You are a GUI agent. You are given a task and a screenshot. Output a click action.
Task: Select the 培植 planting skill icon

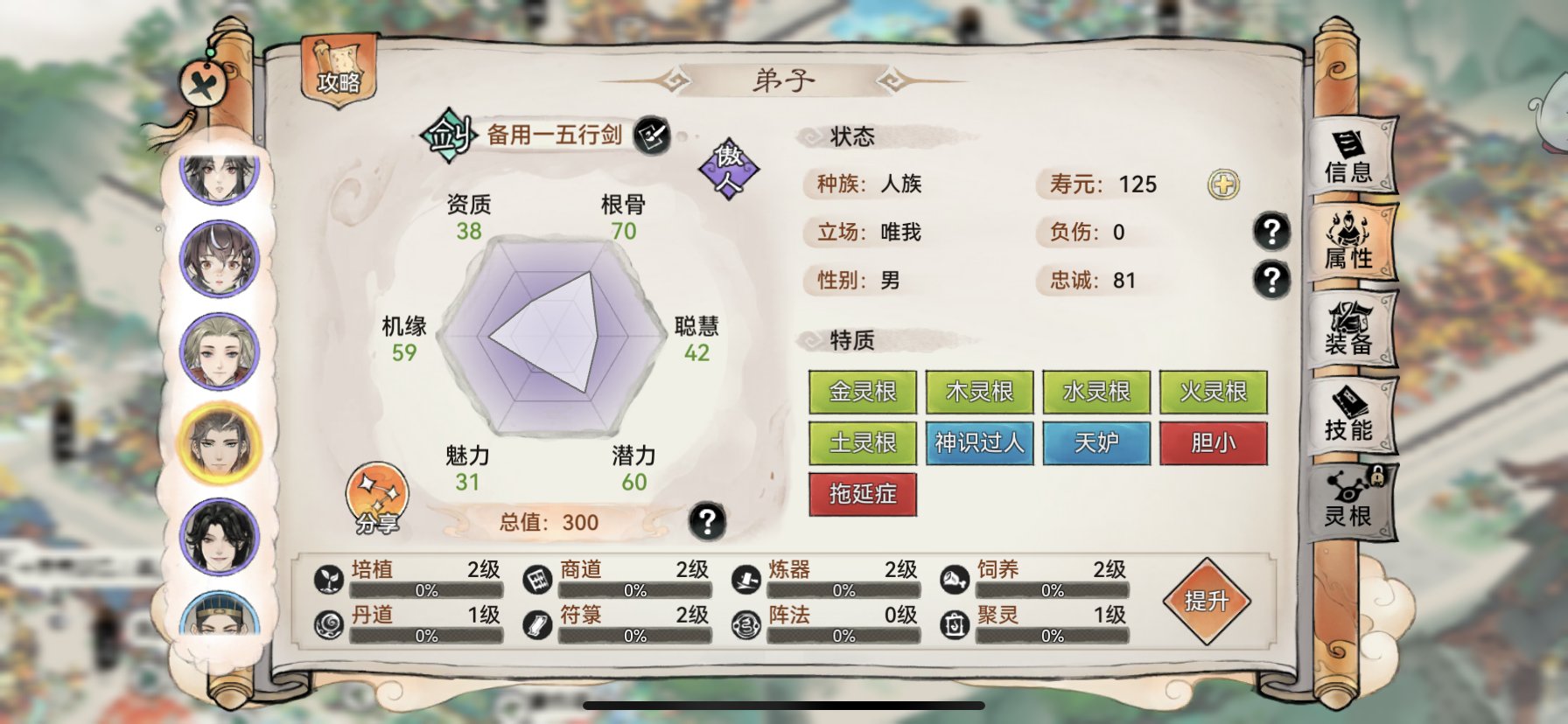click(329, 579)
